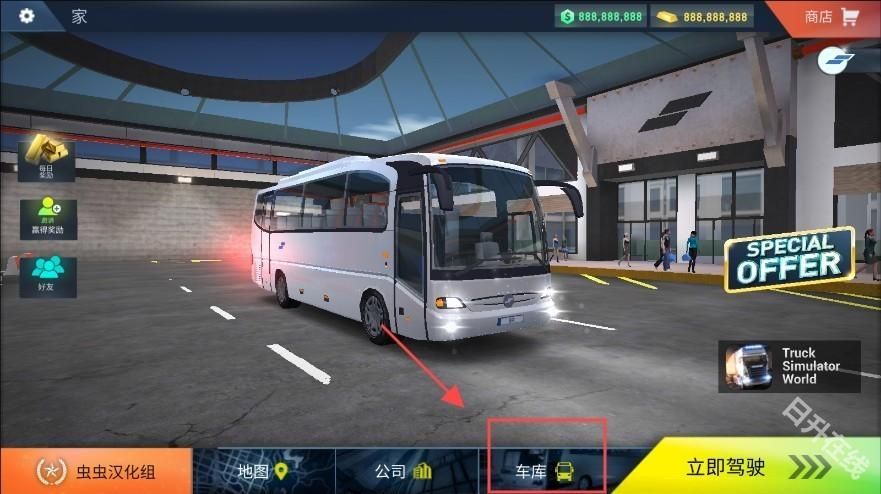The width and height of the screenshot is (881, 494).
Task: Open the 好友 friends list
Action: [x=46, y=274]
